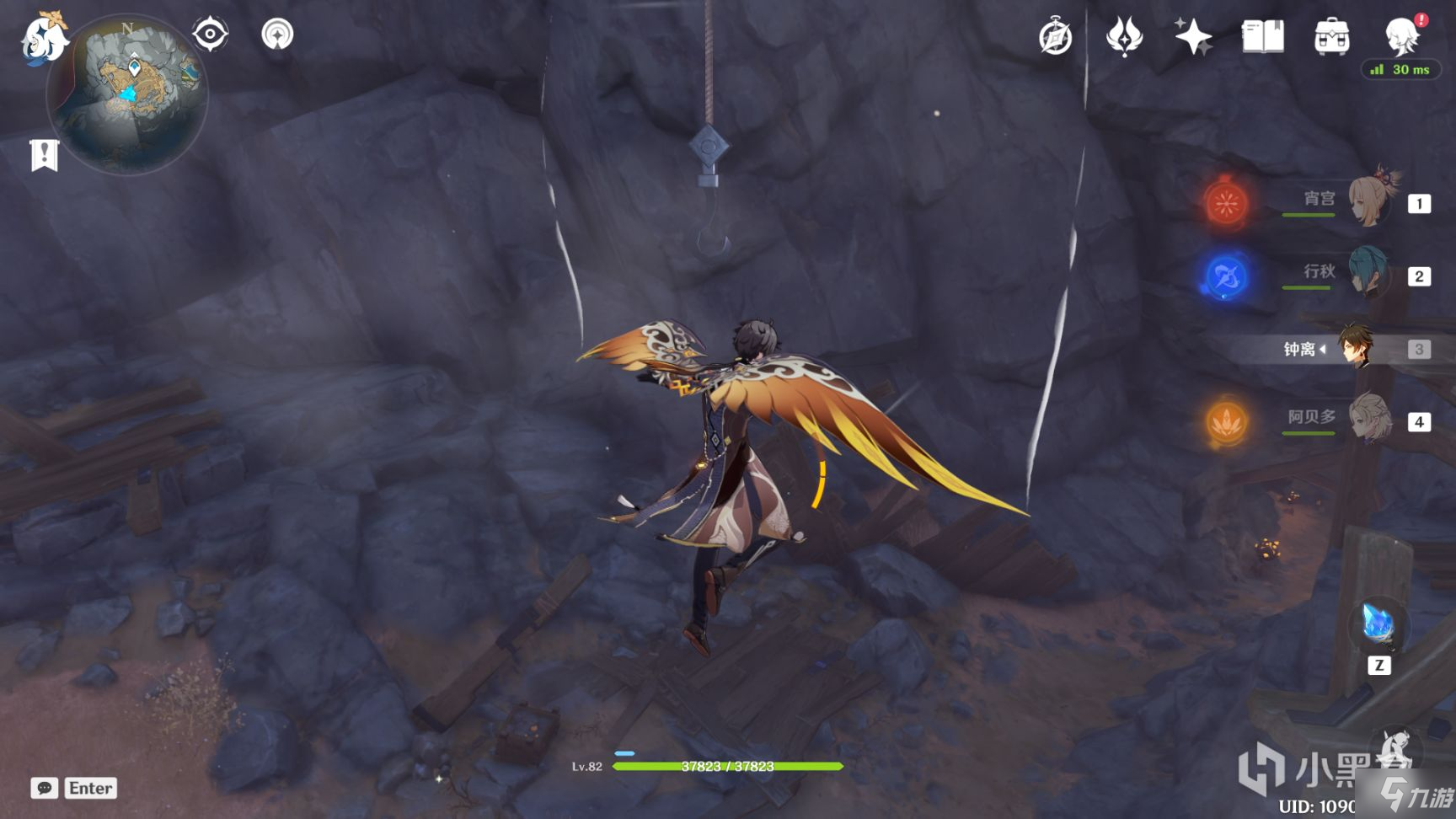Open the compass adventure icon
The width and height of the screenshot is (1456, 819).
click(x=1055, y=38)
